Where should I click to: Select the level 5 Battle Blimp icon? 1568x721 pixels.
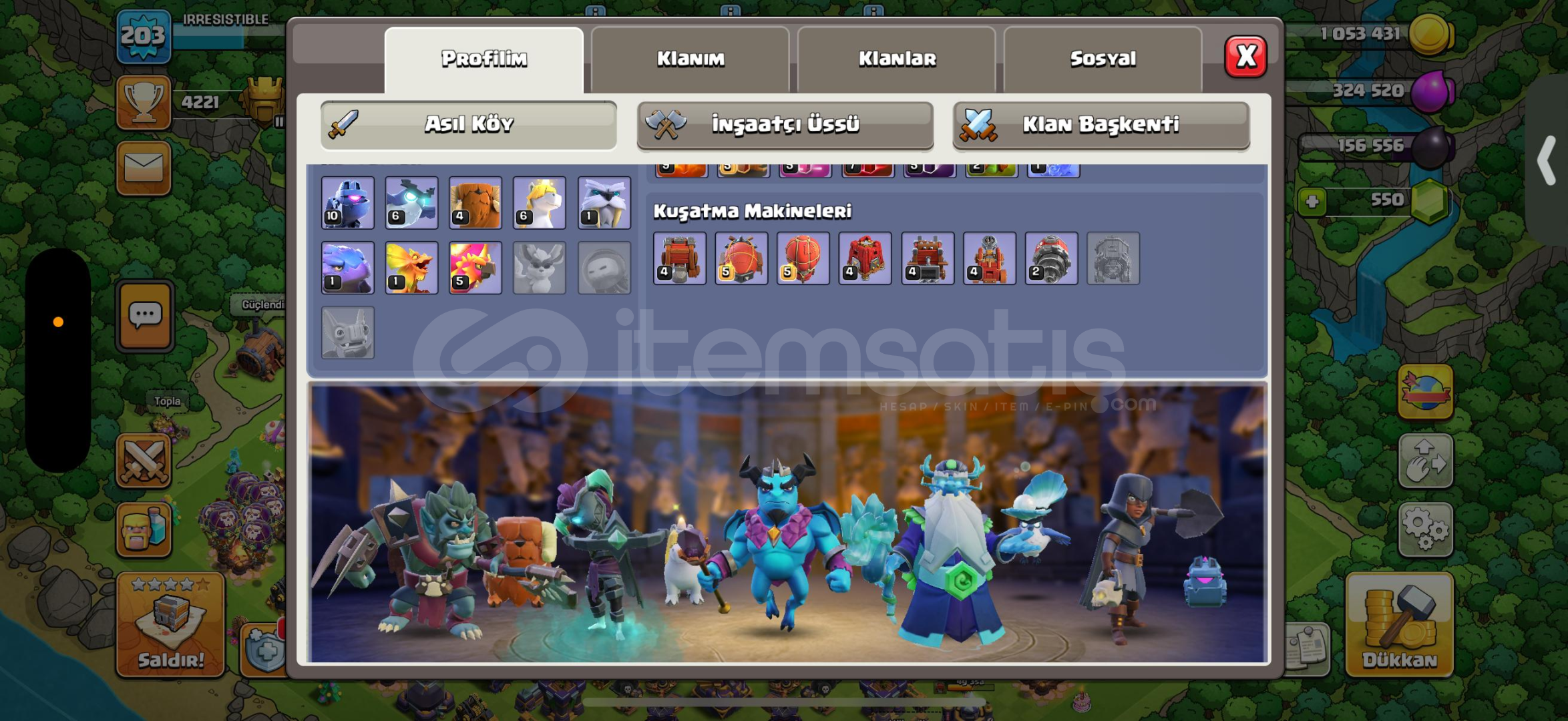[x=743, y=259]
